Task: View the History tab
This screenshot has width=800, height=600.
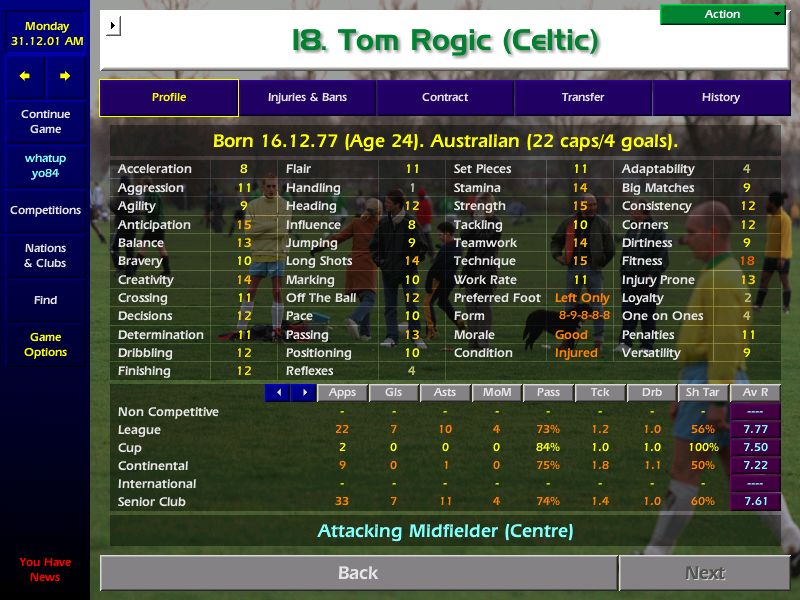Action: point(720,98)
